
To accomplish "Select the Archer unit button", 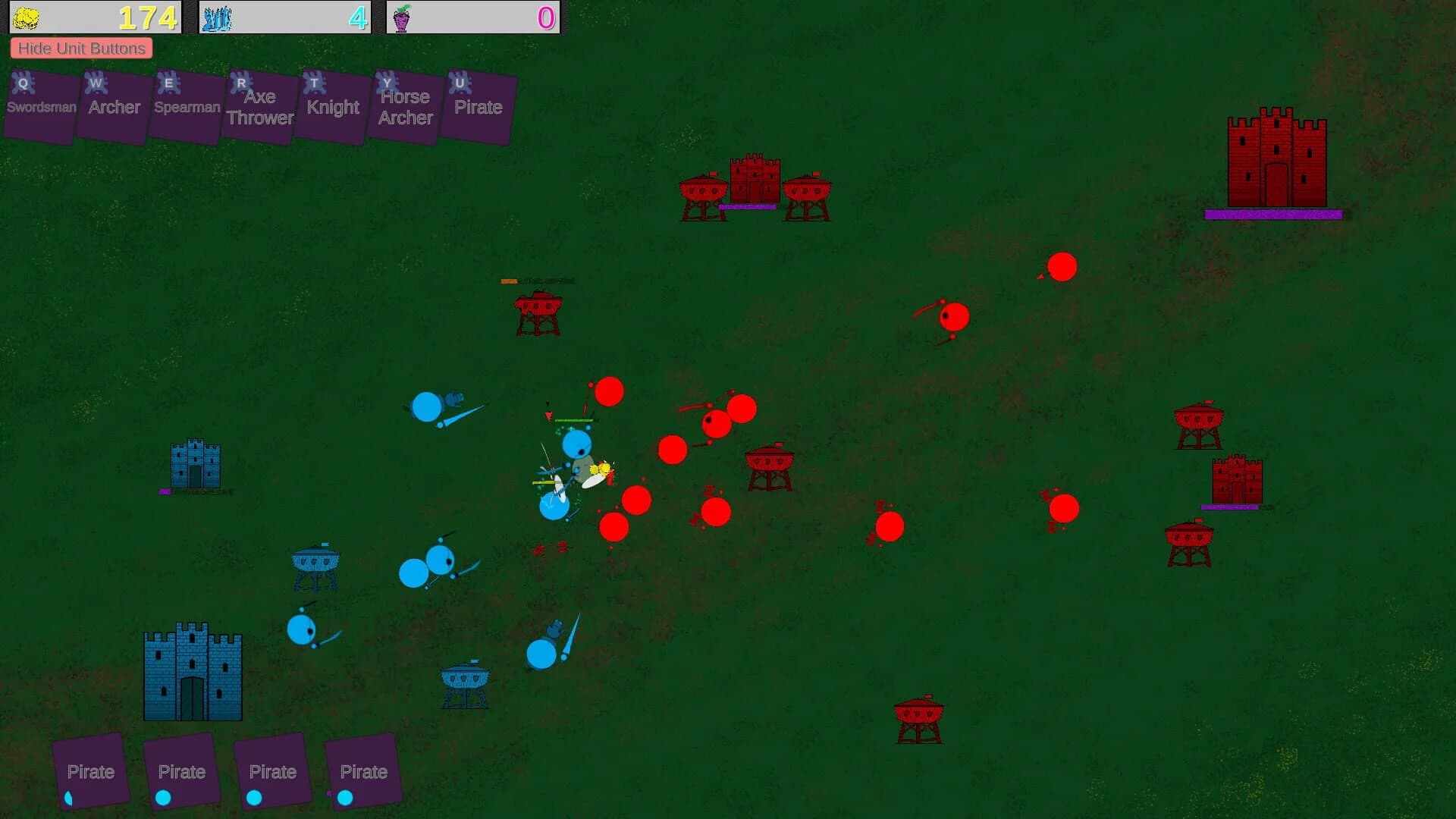I will 112,106.
